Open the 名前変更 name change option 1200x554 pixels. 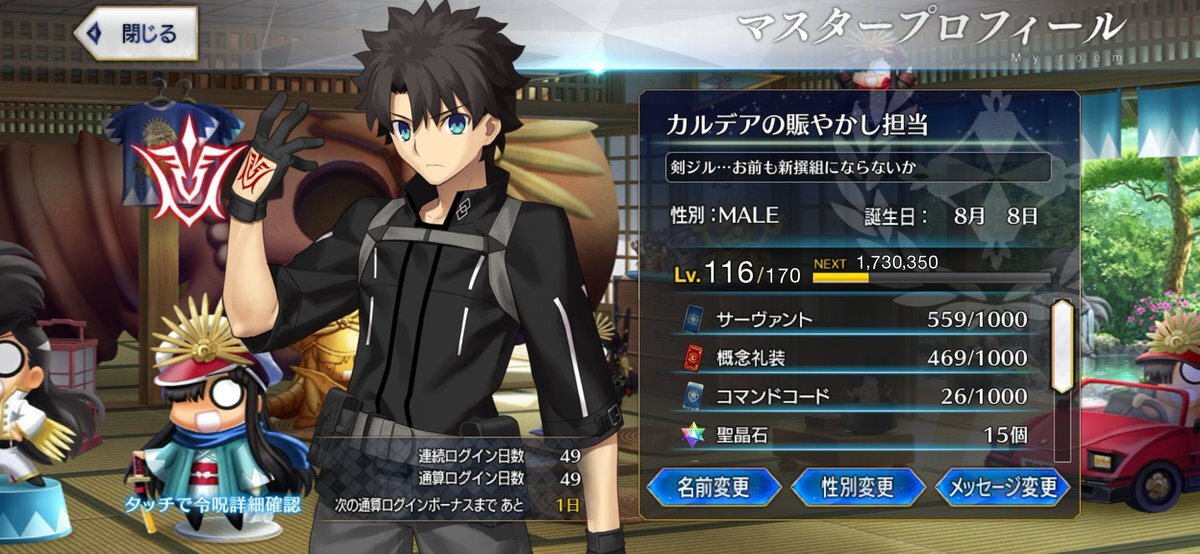point(714,487)
